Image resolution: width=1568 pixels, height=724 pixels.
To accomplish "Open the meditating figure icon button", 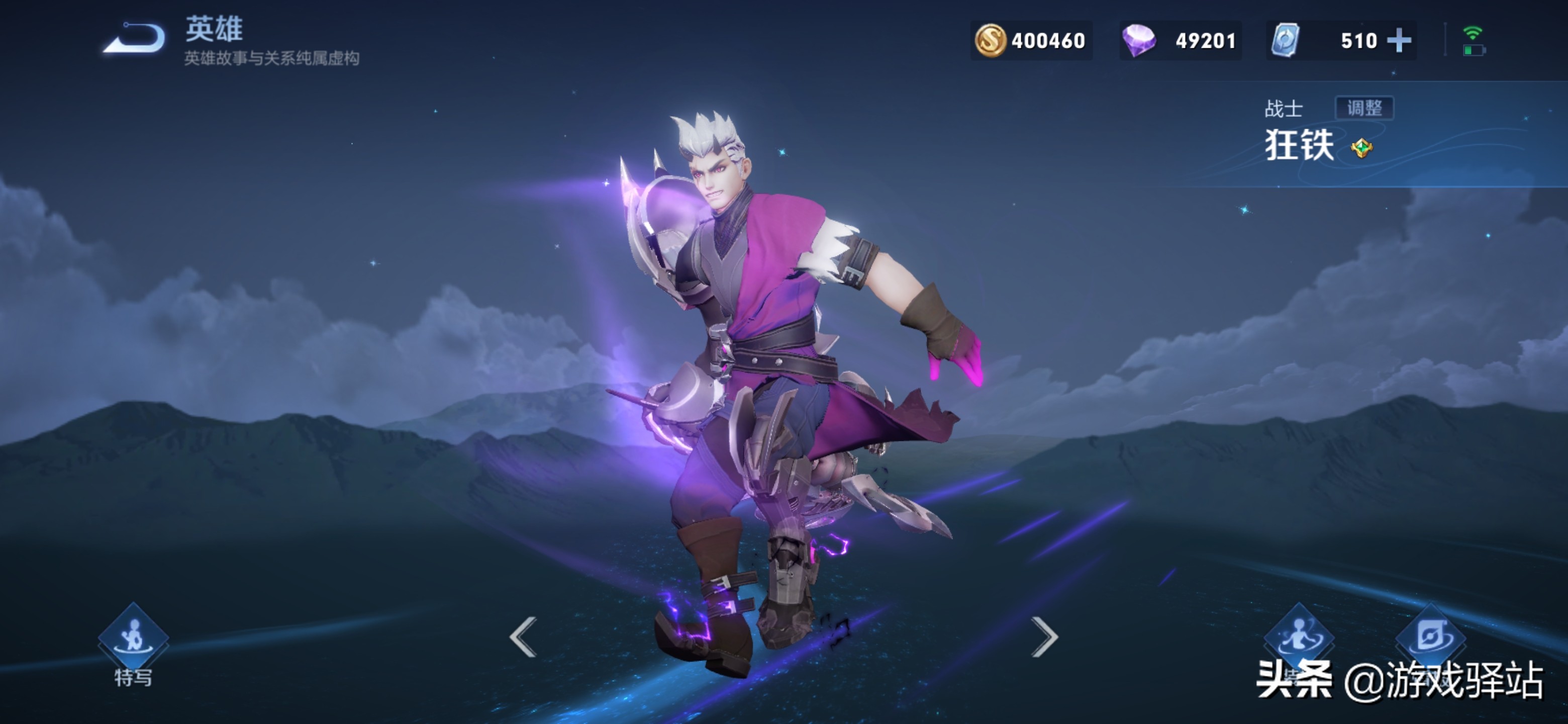I will click(1299, 637).
